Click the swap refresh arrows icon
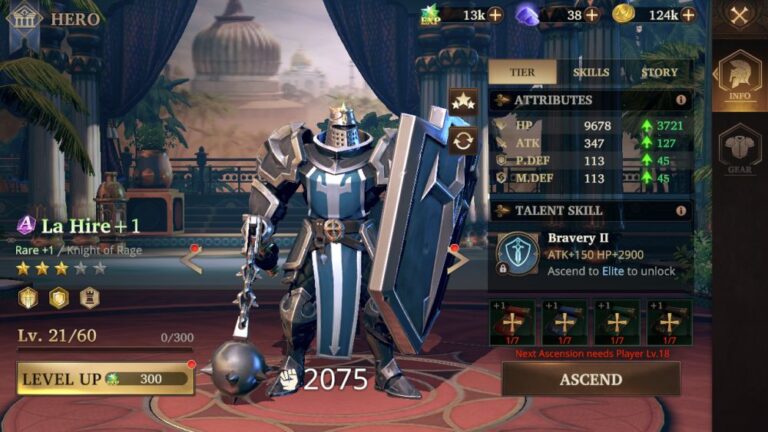This screenshot has height=432, width=768. pos(462,140)
